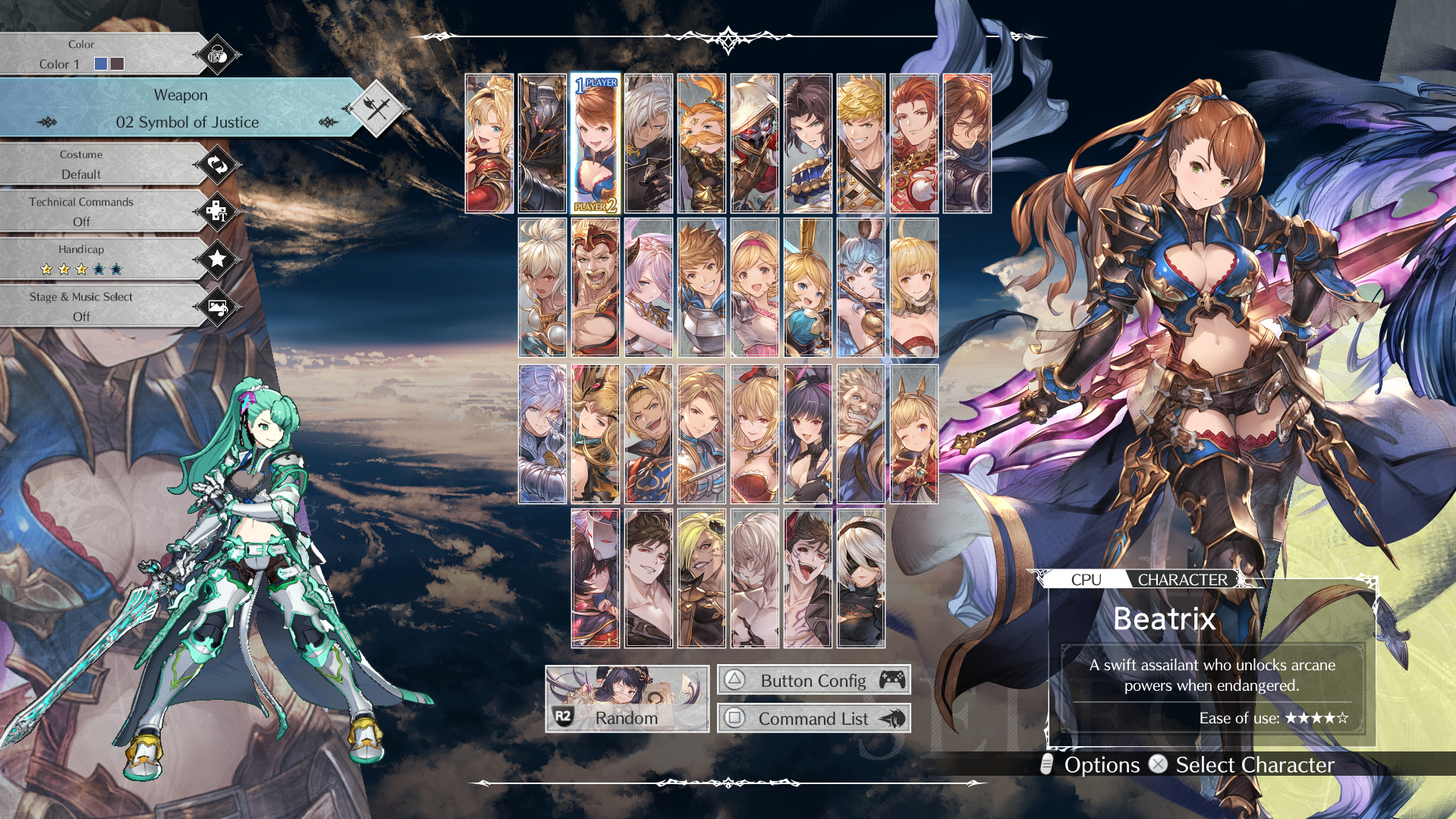Click the scroll icon beside Command List
The height and width of the screenshot is (819, 1456).
(x=892, y=718)
